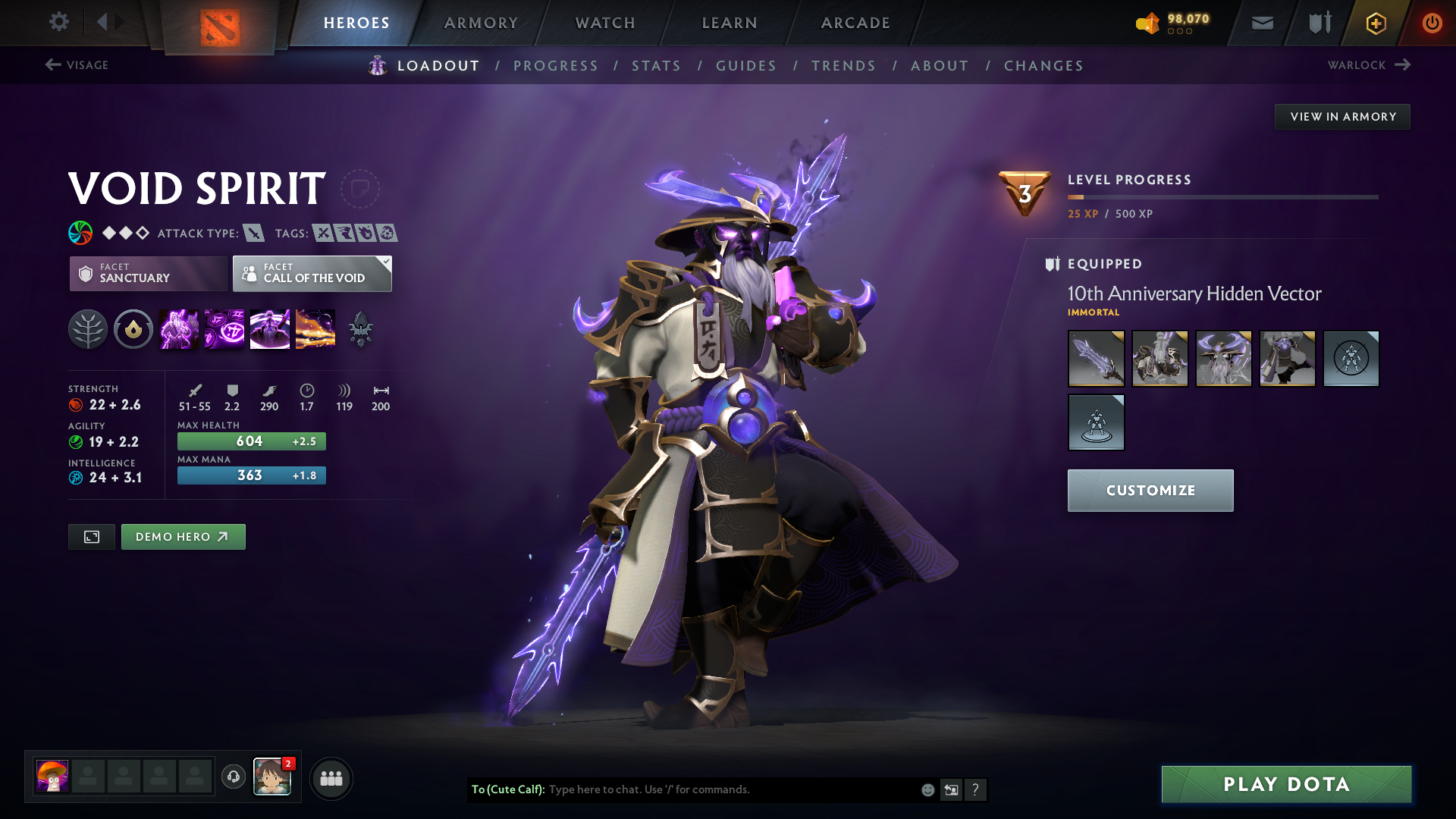Open the emoticon picker in chat bar
This screenshot has width=1456, height=819.
pyautogui.click(x=927, y=789)
